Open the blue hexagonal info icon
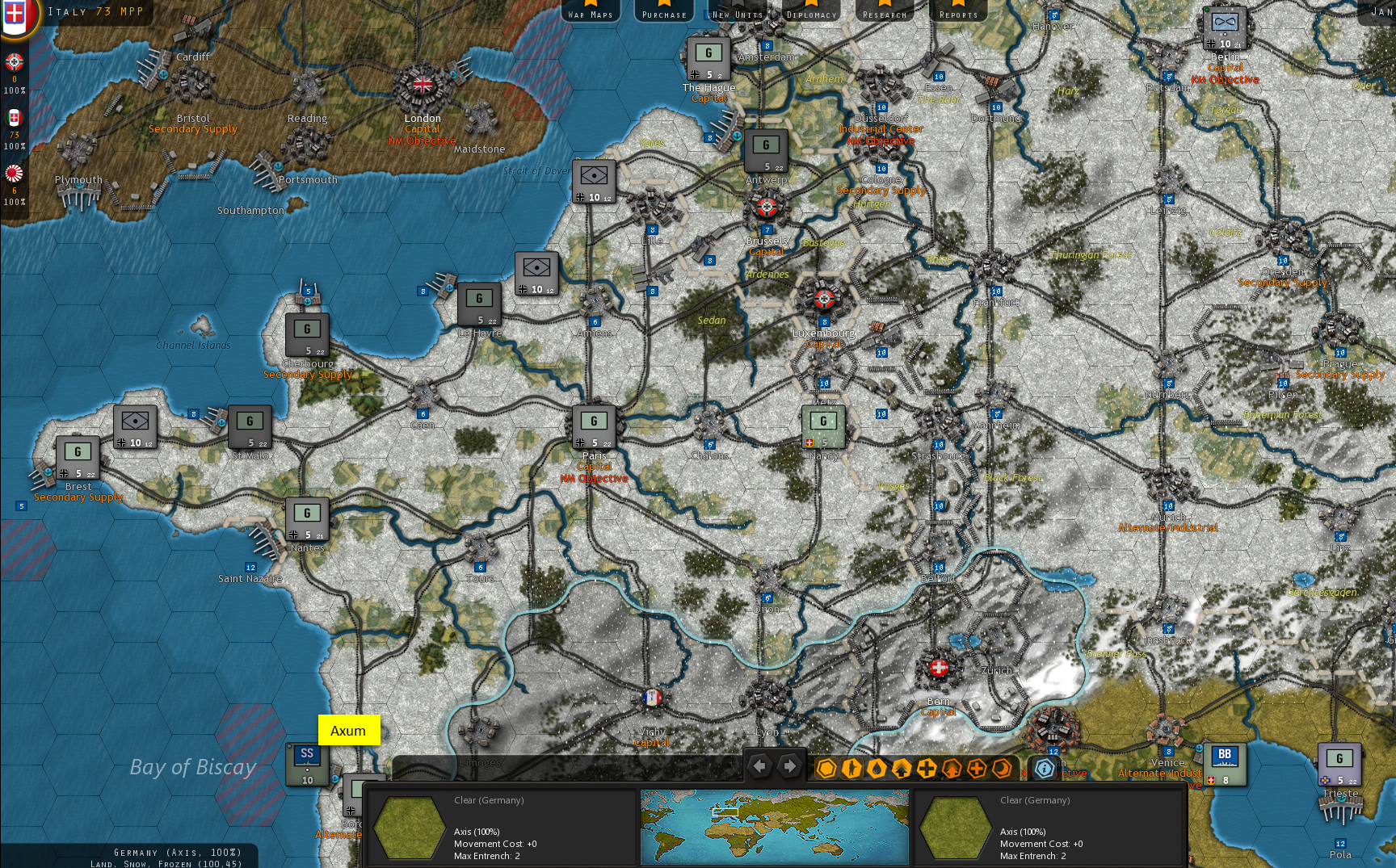 click(1044, 769)
